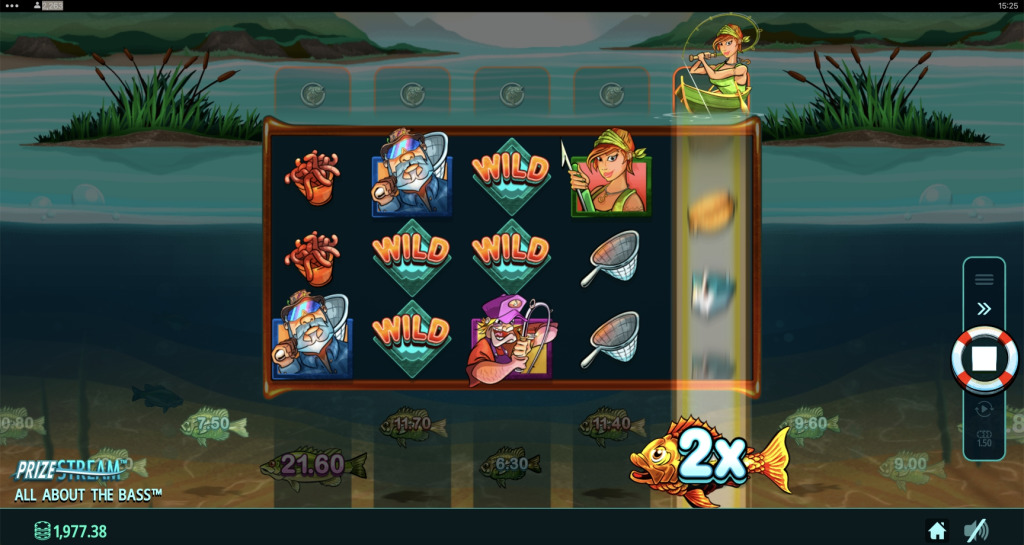
Task: Open the autoplay settings icon
Action: coord(984,408)
